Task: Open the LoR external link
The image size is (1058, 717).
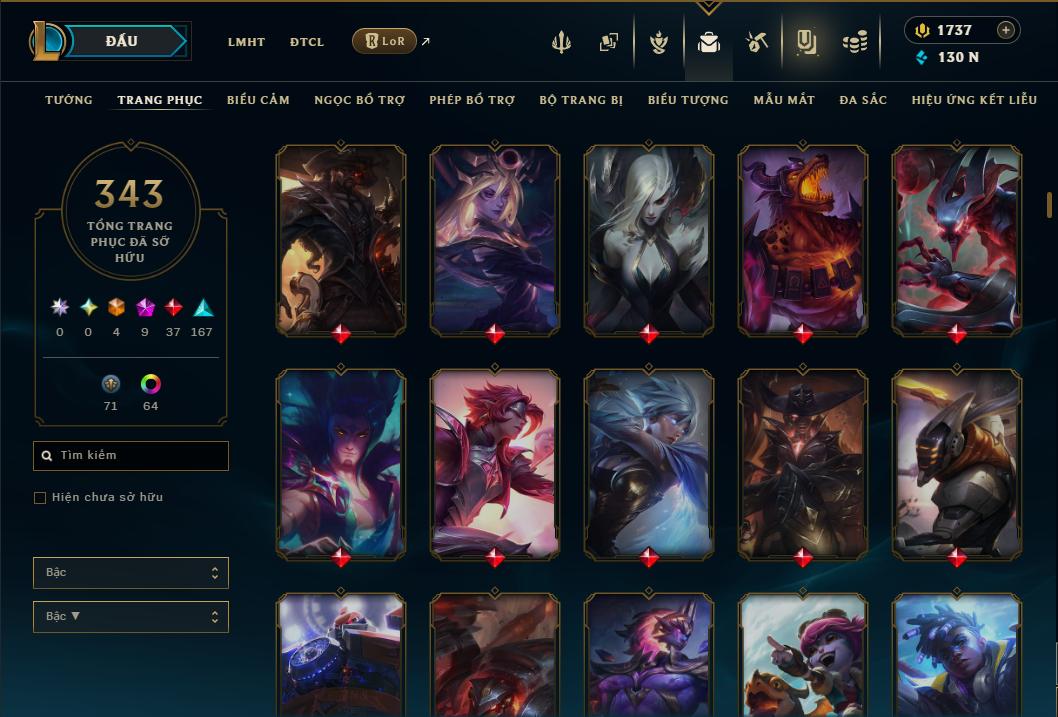Action: [385, 41]
